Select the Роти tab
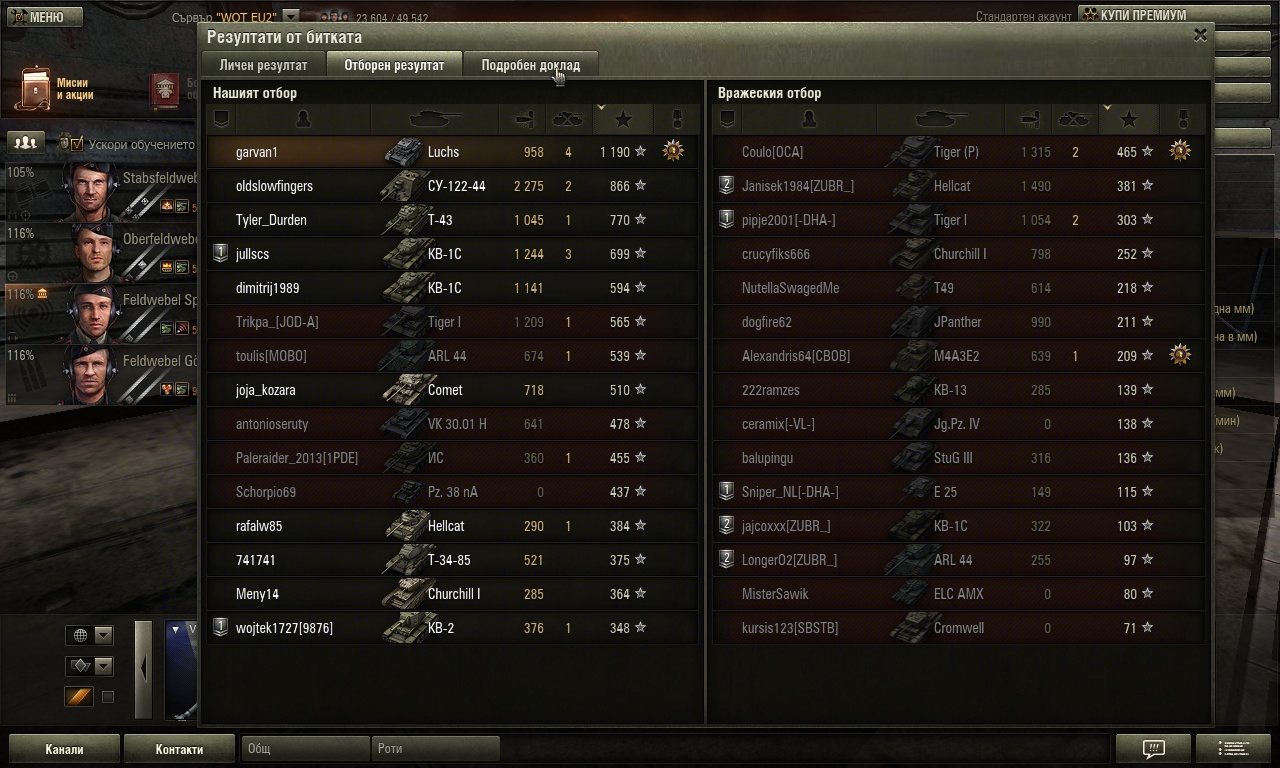The width and height of the screenshot is (1280, 768). coord(435,749)
